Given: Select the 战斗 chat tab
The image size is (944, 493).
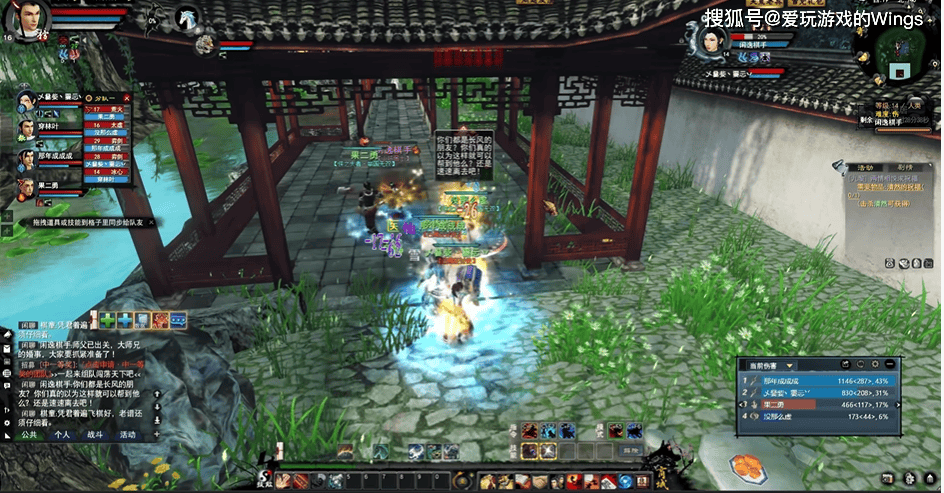Looking at the screenshot, I should click(x=95, y=436).
